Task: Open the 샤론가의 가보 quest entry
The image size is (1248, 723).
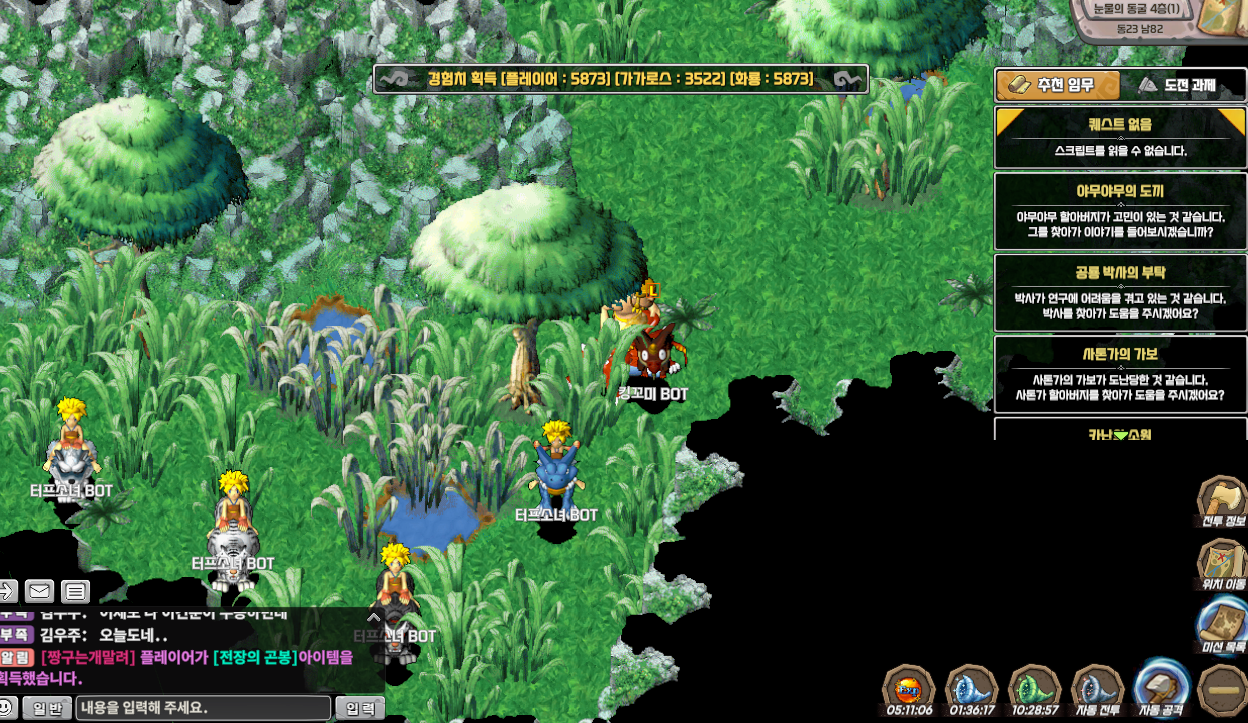Action: tap(1120, 375)
